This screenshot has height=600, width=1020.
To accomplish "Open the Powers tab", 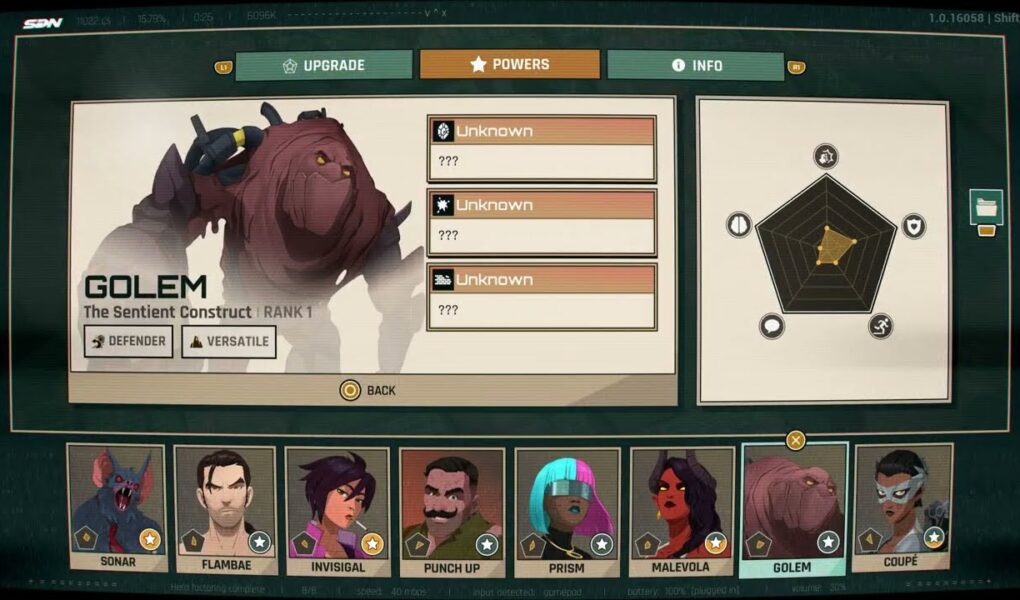I will (510, 65).
